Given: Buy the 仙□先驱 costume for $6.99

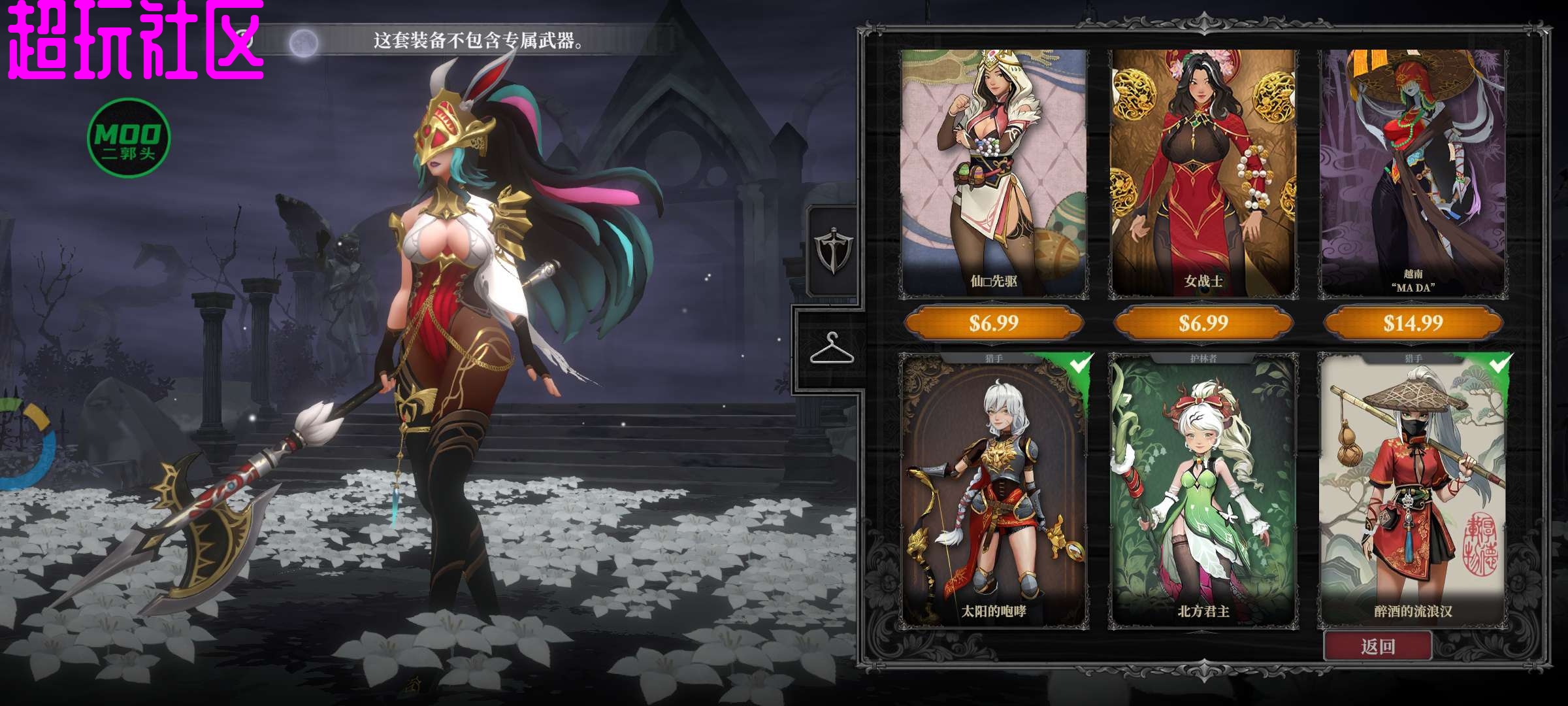Looking at the screenshot, I should click(994, 323).
